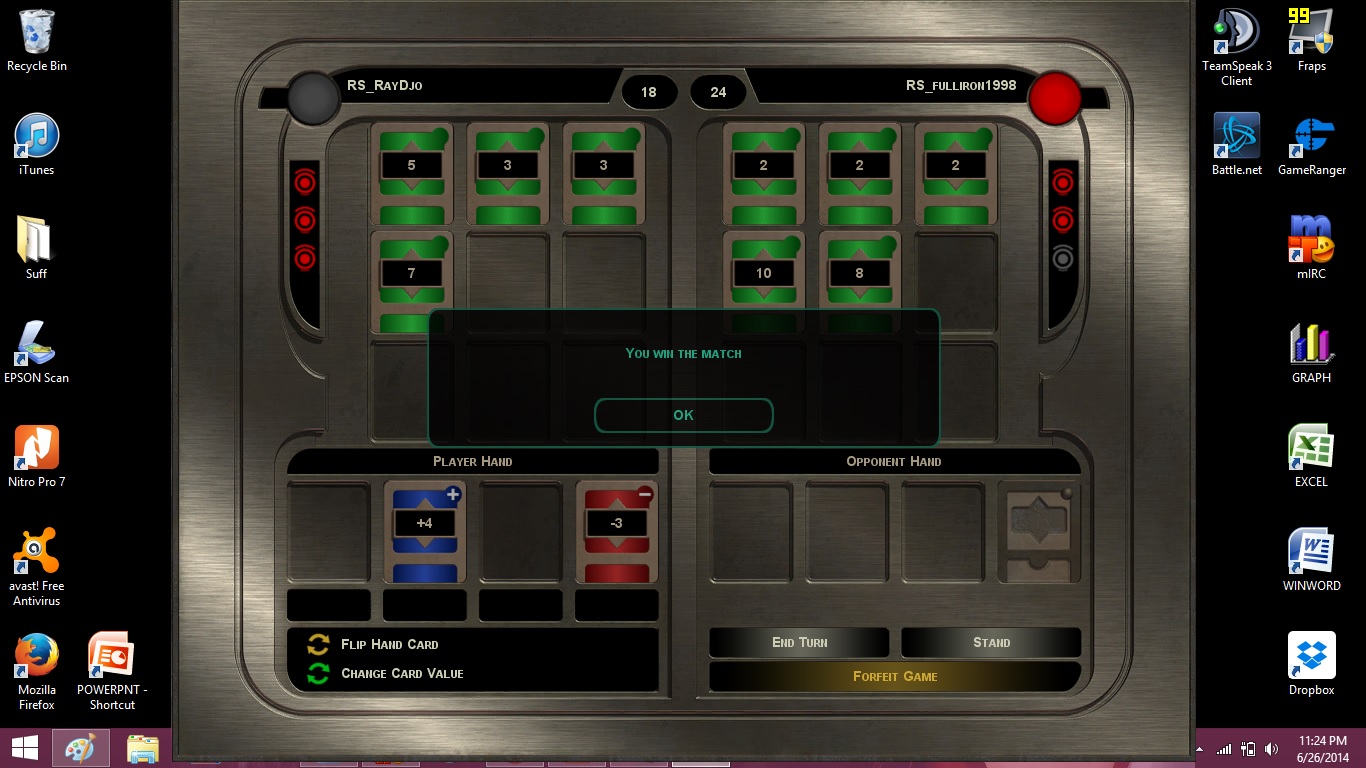Confirm the win dialog with OK

pyautogui.click(x=683, y=415)
